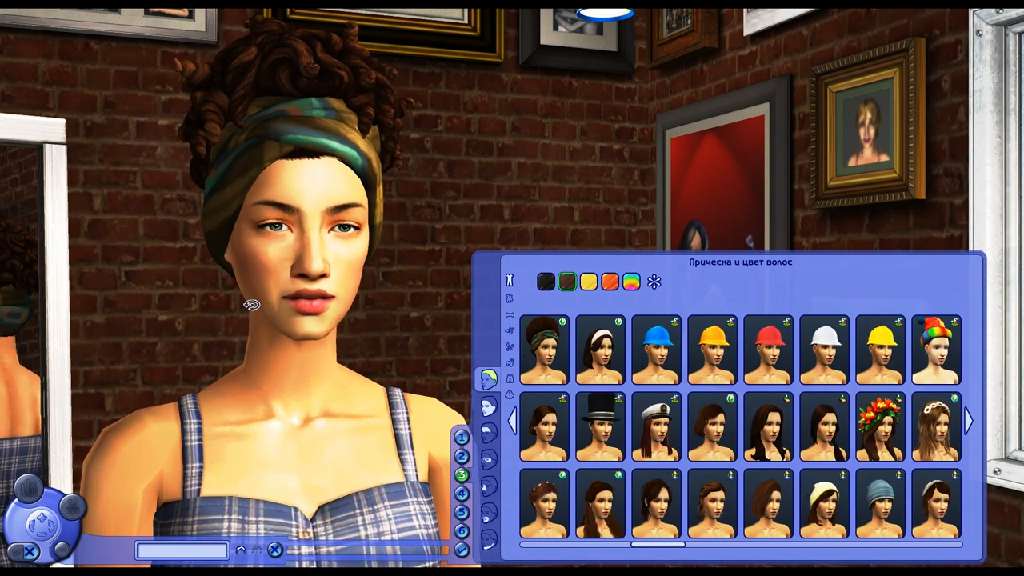1024x576 pixels.
Task: Pick the flower wreath hairstyle
Action: pos(880,426)
